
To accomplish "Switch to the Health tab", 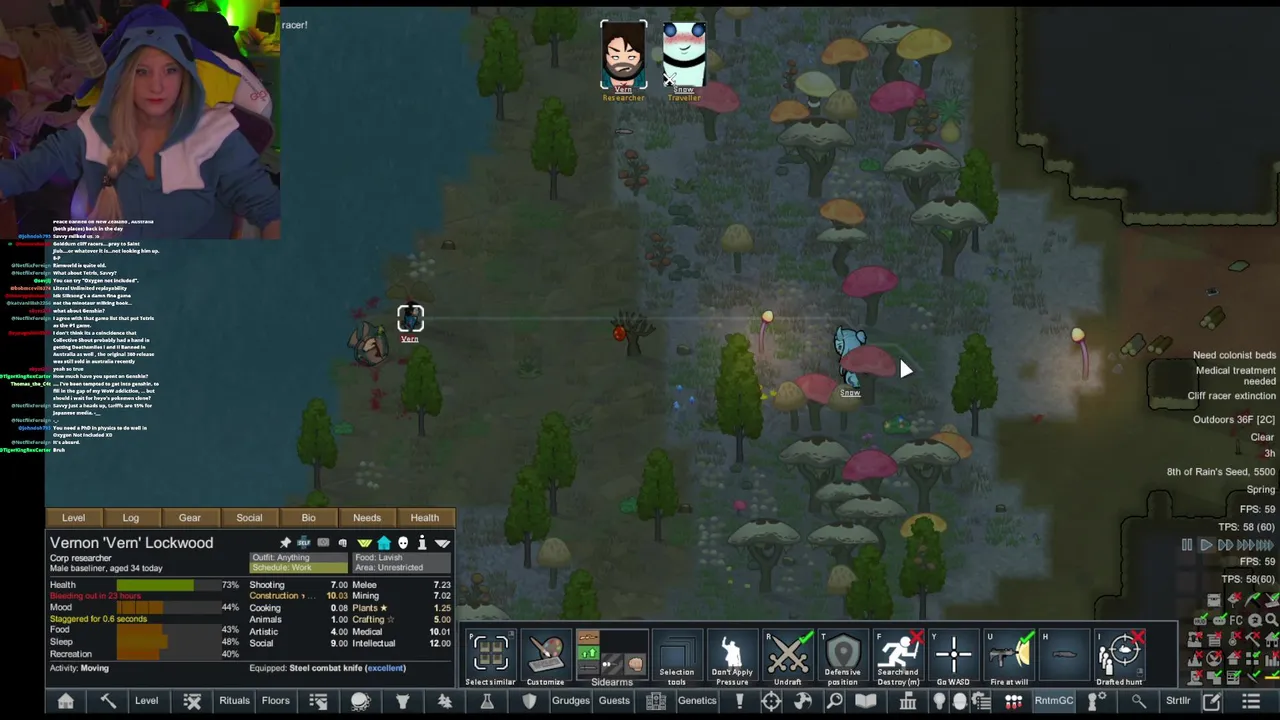I will (x=424, y=518).
